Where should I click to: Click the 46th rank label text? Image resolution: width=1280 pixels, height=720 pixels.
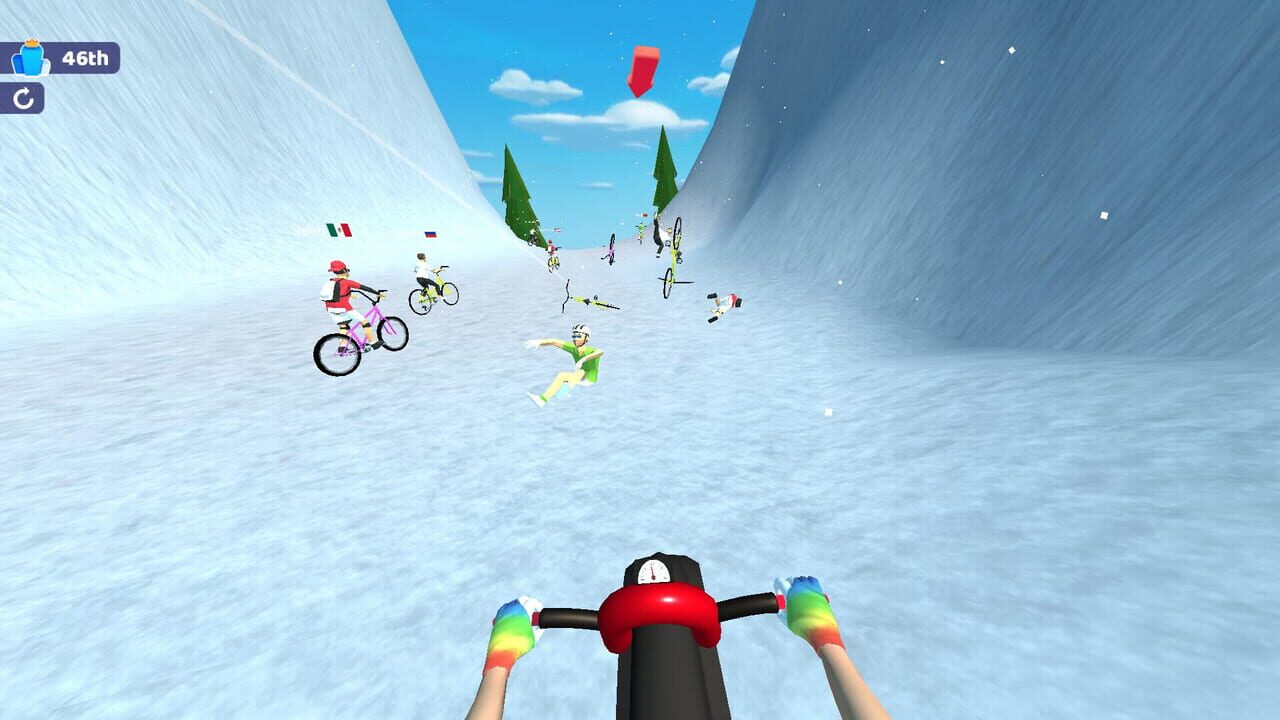(x=85, y=58)
